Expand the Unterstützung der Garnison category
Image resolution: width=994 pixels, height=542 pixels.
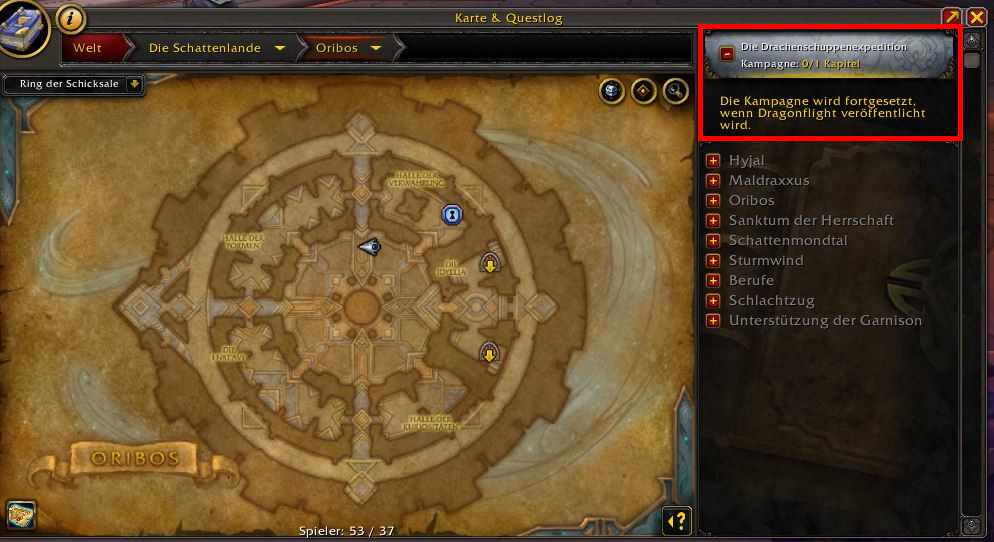point(713,321)
